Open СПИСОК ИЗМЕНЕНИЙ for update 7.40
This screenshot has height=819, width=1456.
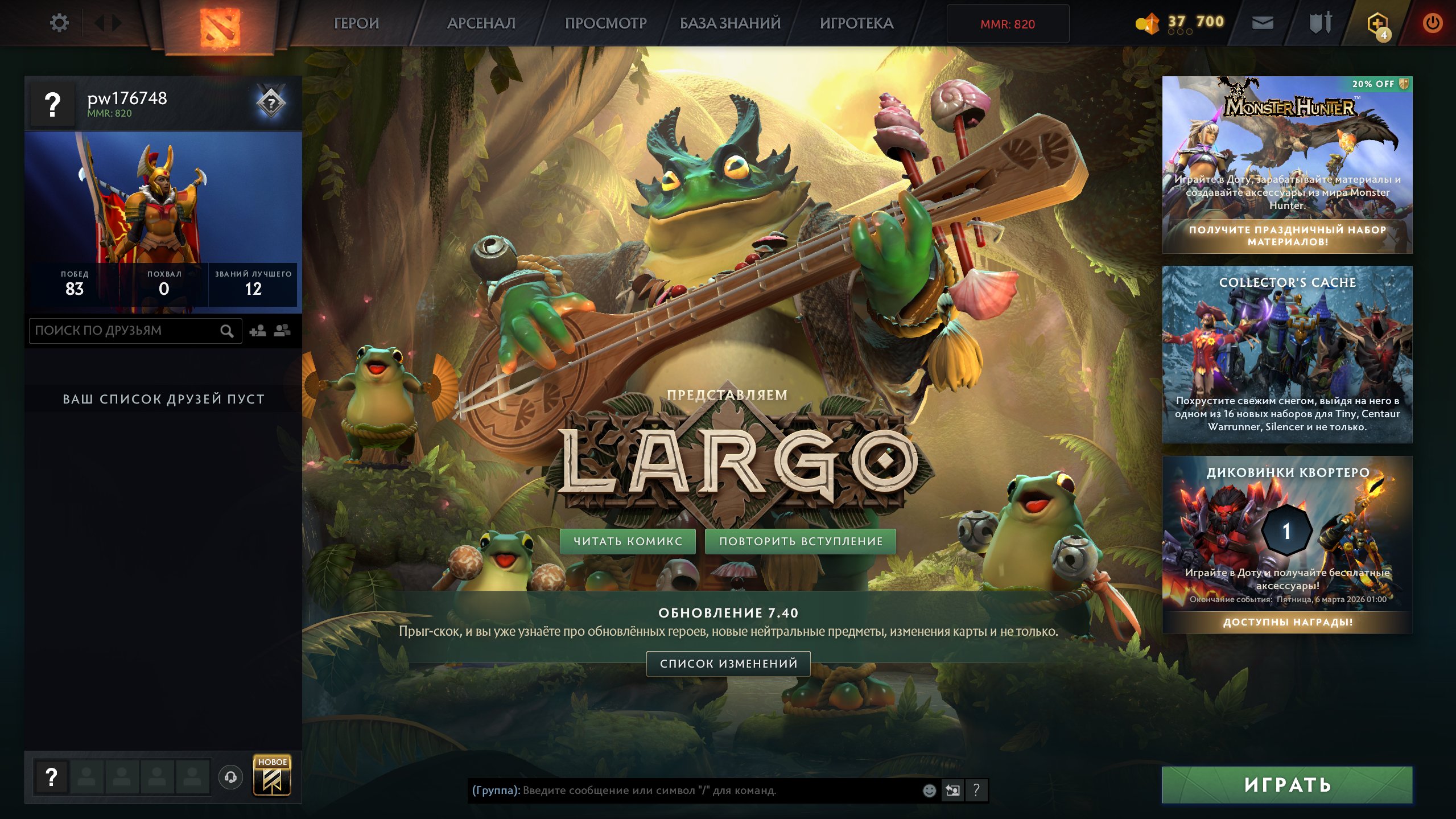728,664
